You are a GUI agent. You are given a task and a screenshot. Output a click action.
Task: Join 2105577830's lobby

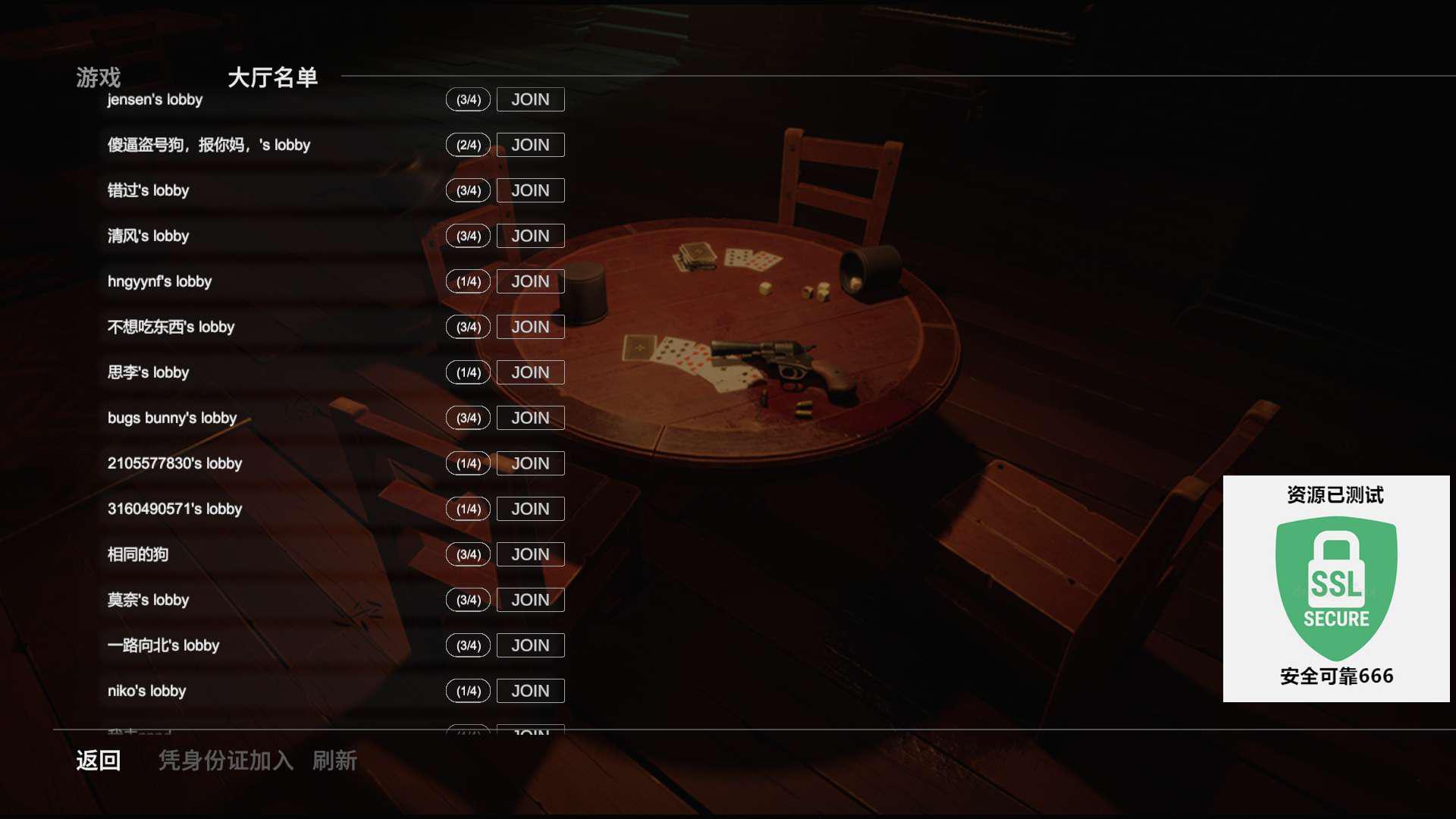(x=530, y=463)
